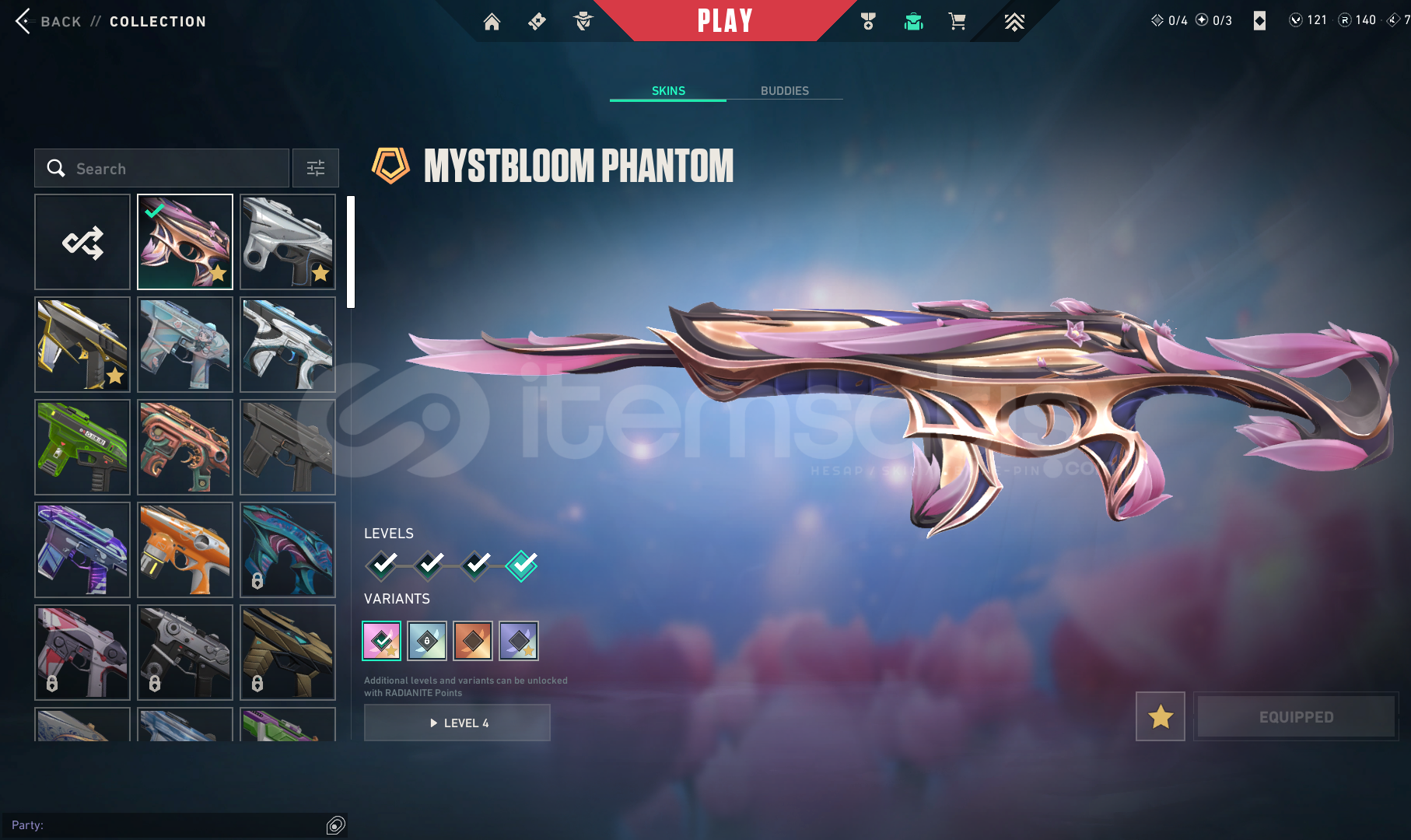Open the home icon in the top bar

click(x=492, y=22)
